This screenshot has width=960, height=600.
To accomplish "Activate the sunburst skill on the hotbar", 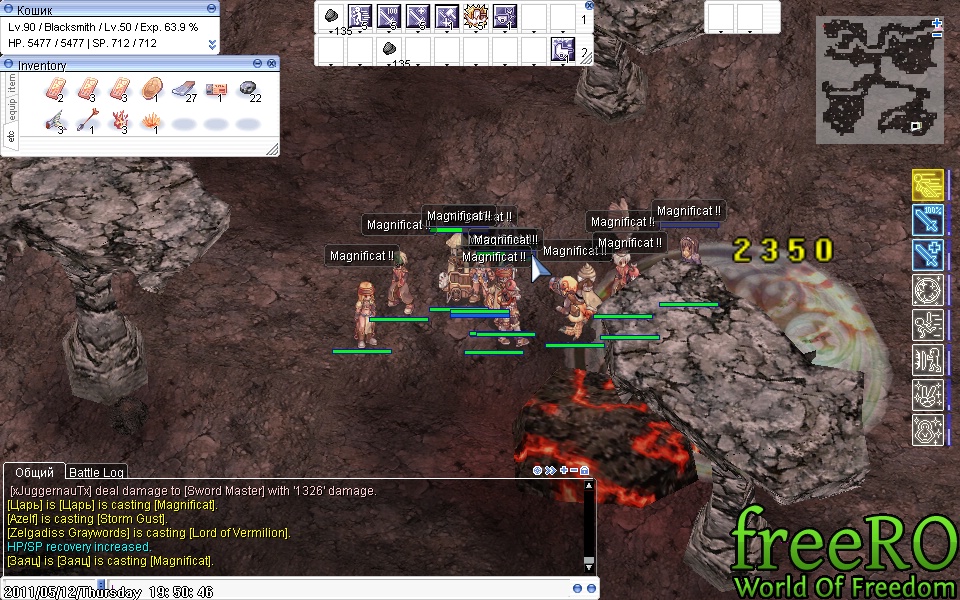I will pos(476,16).
